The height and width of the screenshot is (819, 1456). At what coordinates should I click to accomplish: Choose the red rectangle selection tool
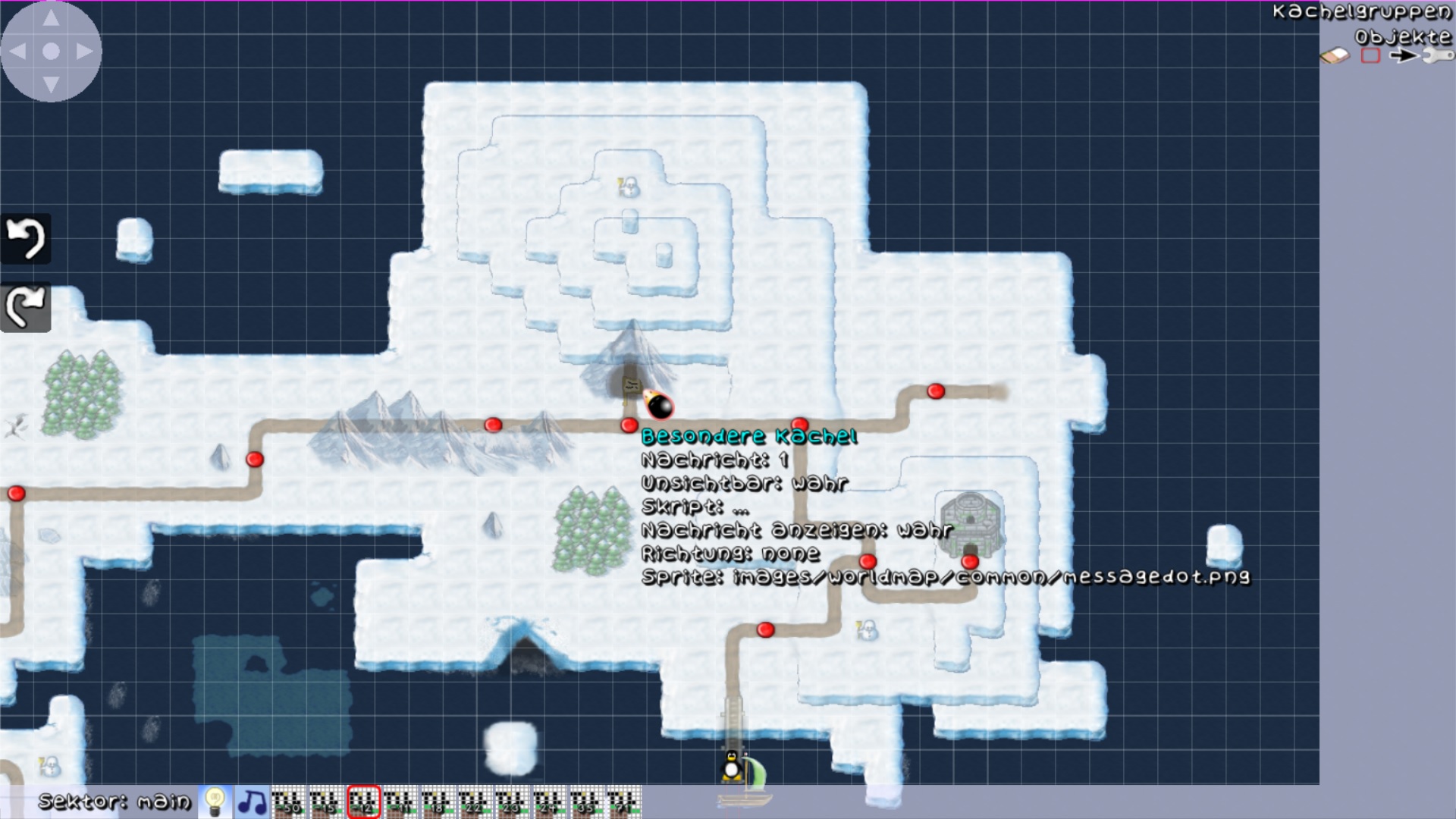click(x=1370, y=55)
